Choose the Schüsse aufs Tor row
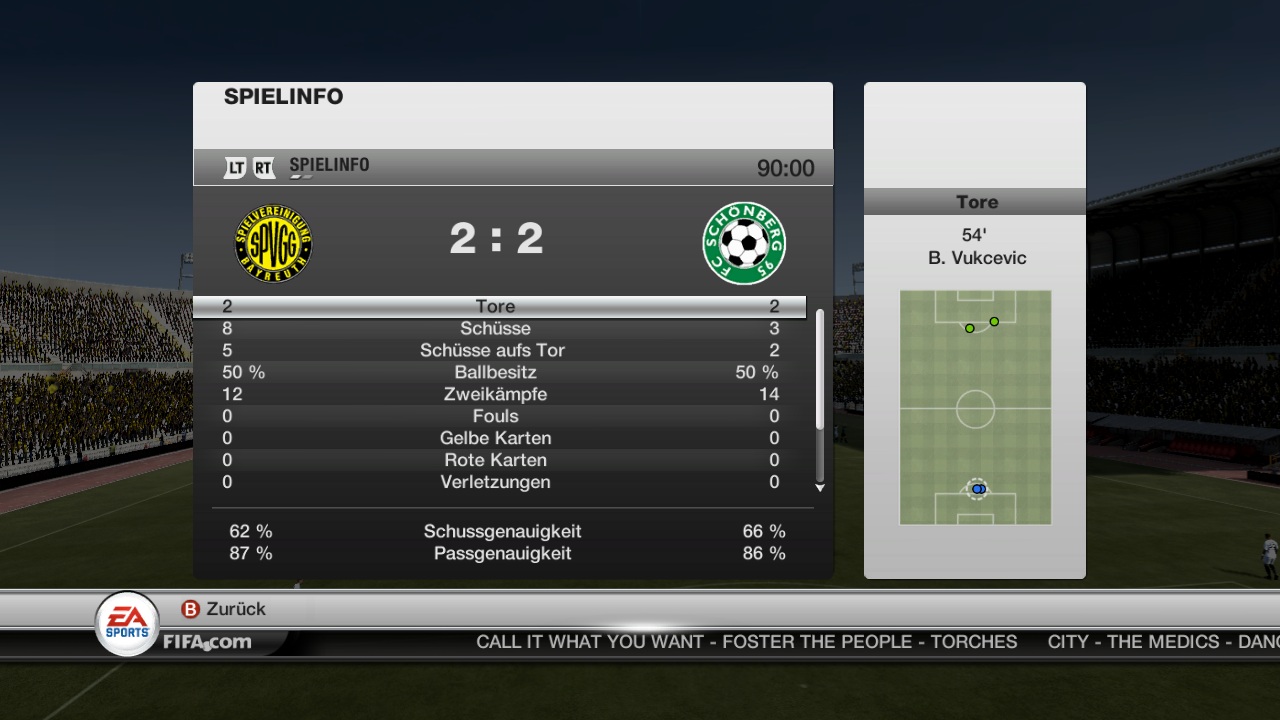The image size is (1280, 720). click(x=497, y=351)
